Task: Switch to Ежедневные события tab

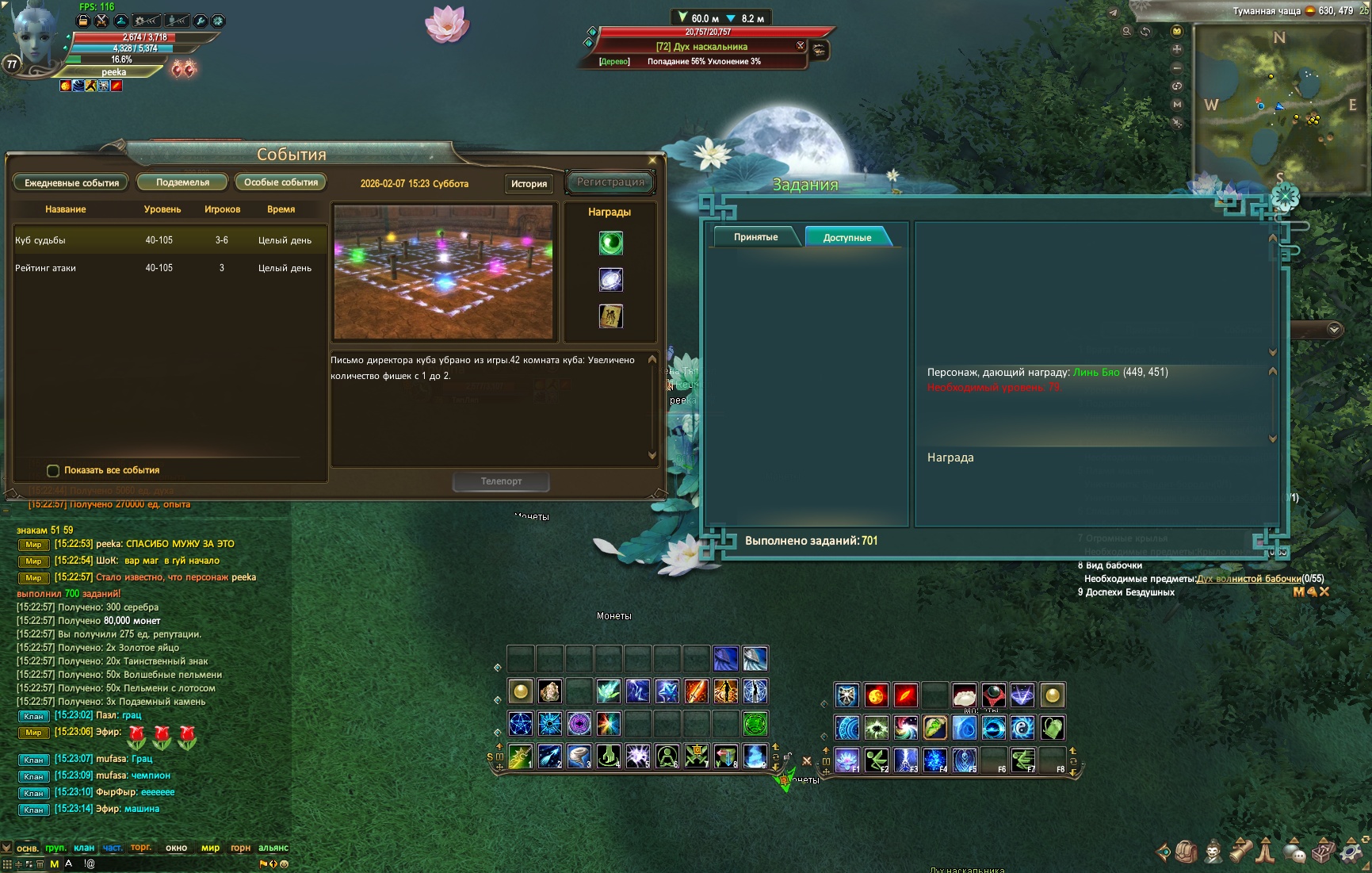Action: tap(71, 183)
